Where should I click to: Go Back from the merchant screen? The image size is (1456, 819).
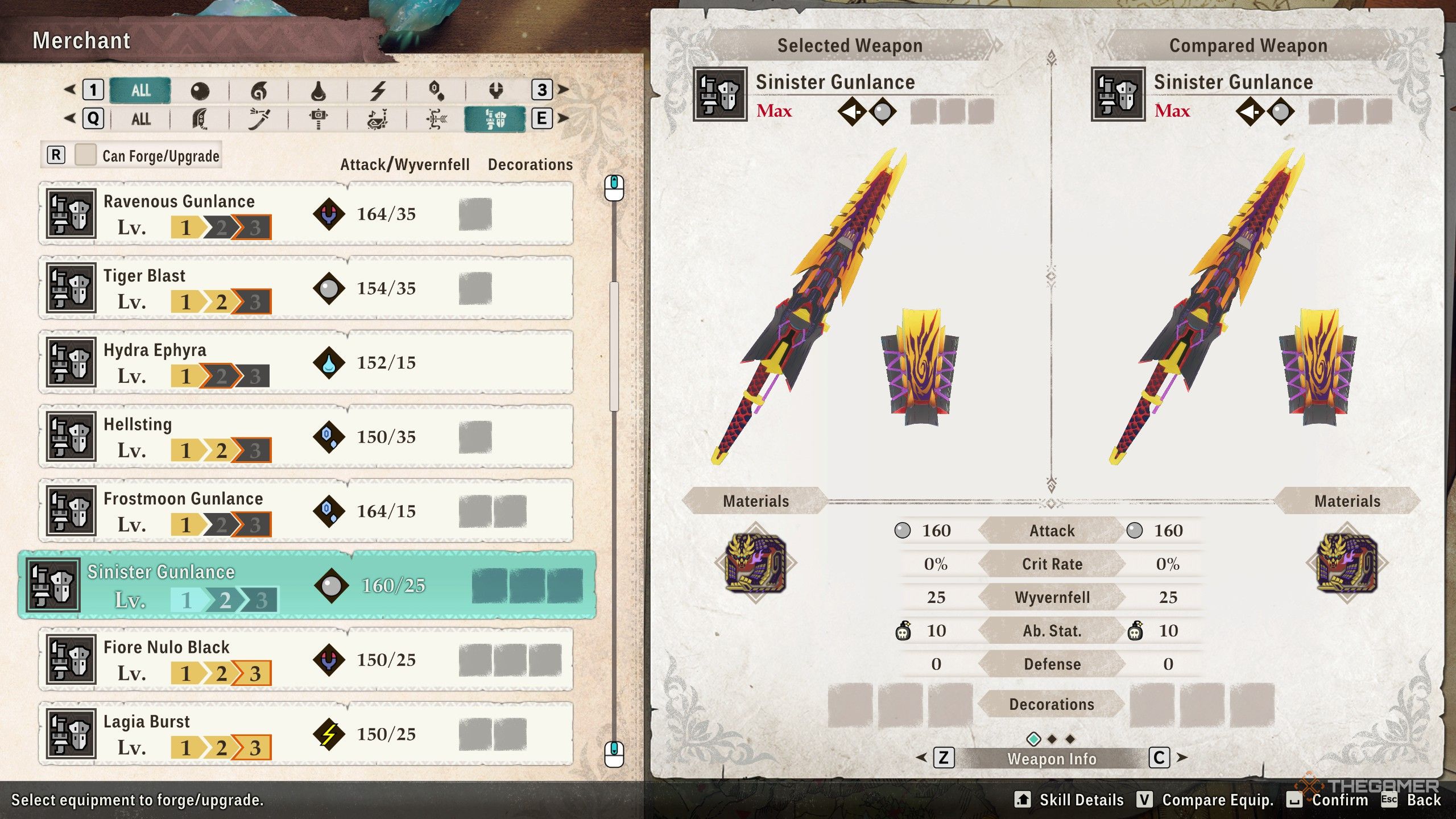[1423, 800]
